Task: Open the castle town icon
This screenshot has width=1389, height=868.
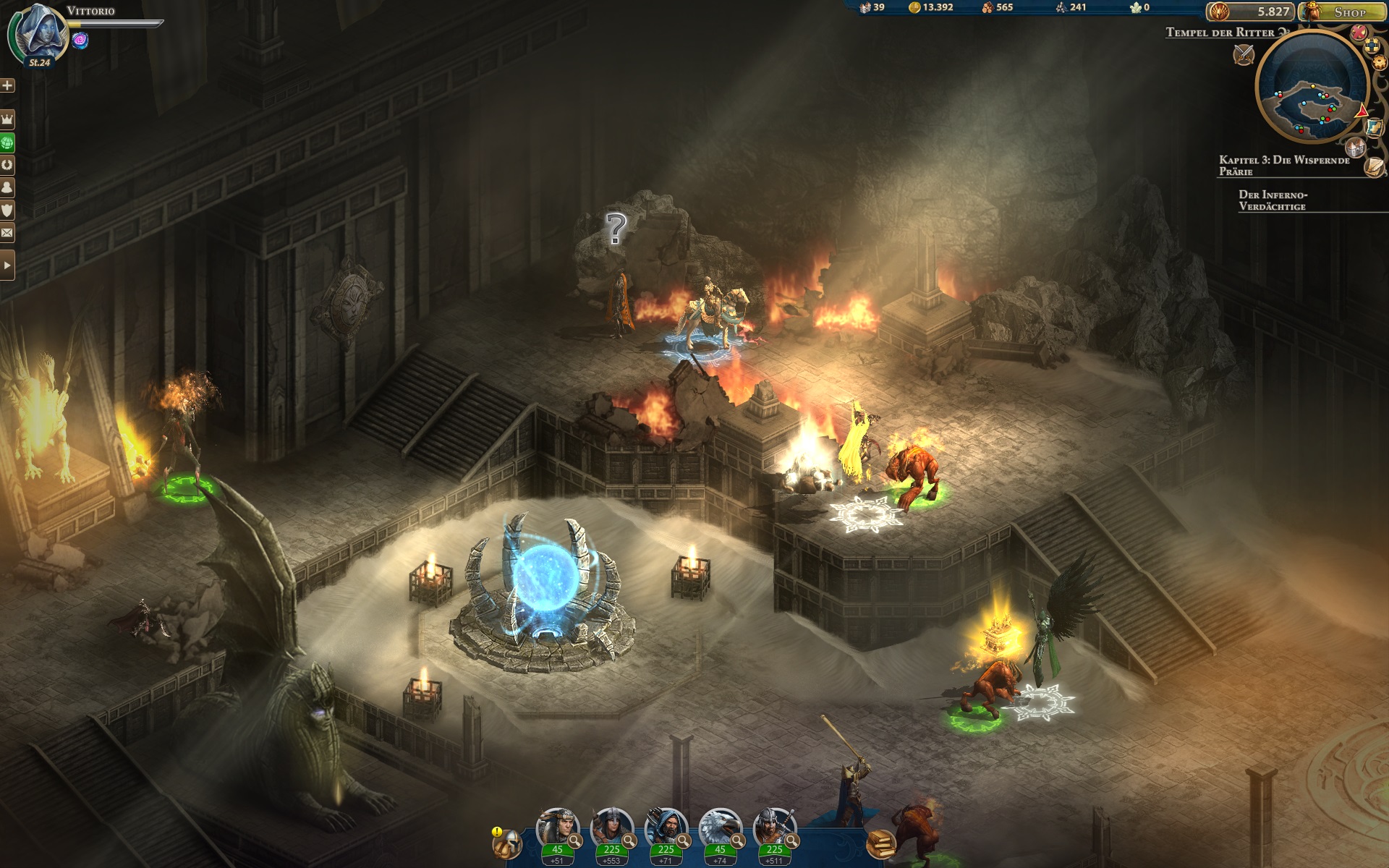Action: (1355, 148)
